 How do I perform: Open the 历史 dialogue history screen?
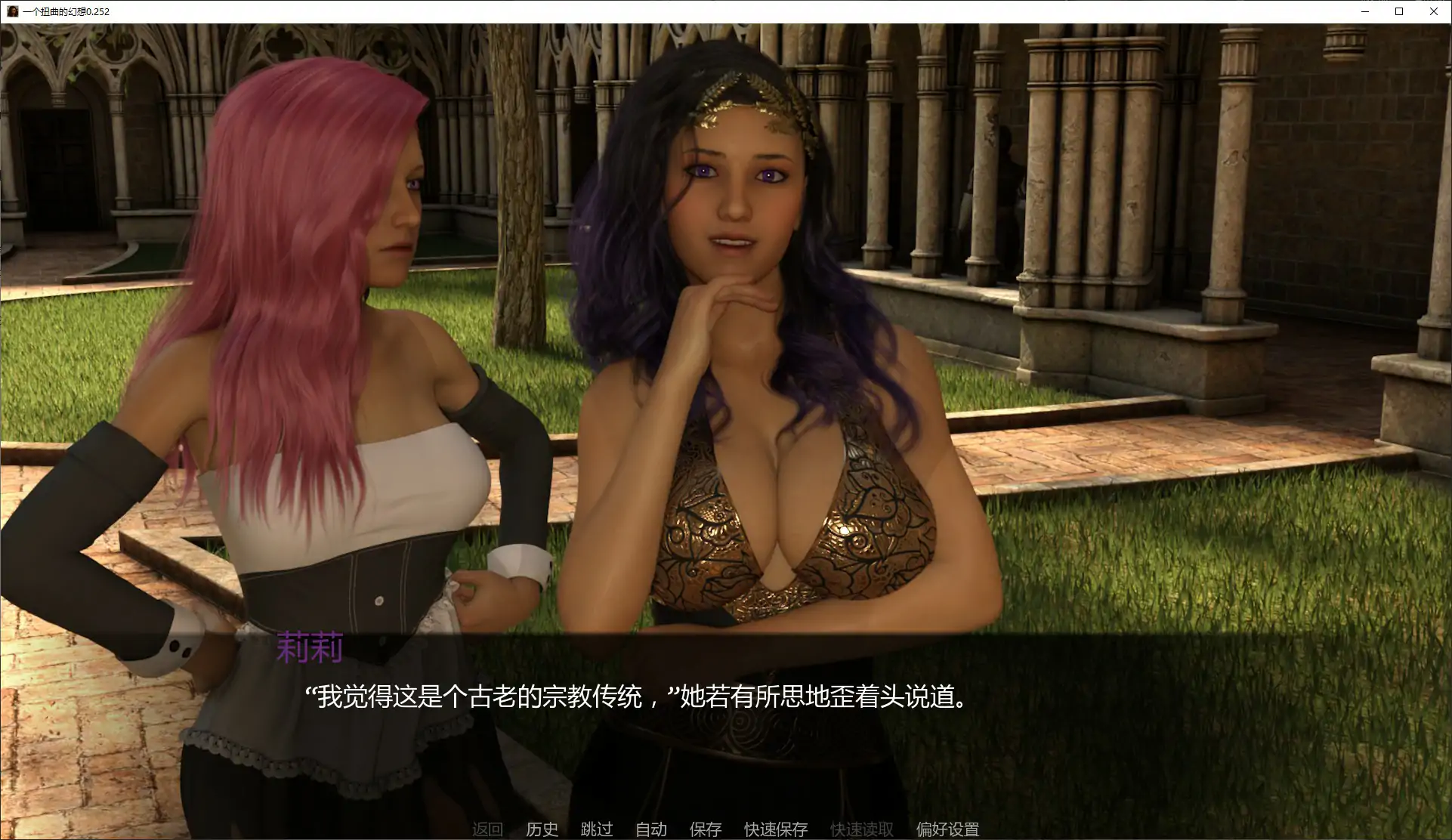541,828
